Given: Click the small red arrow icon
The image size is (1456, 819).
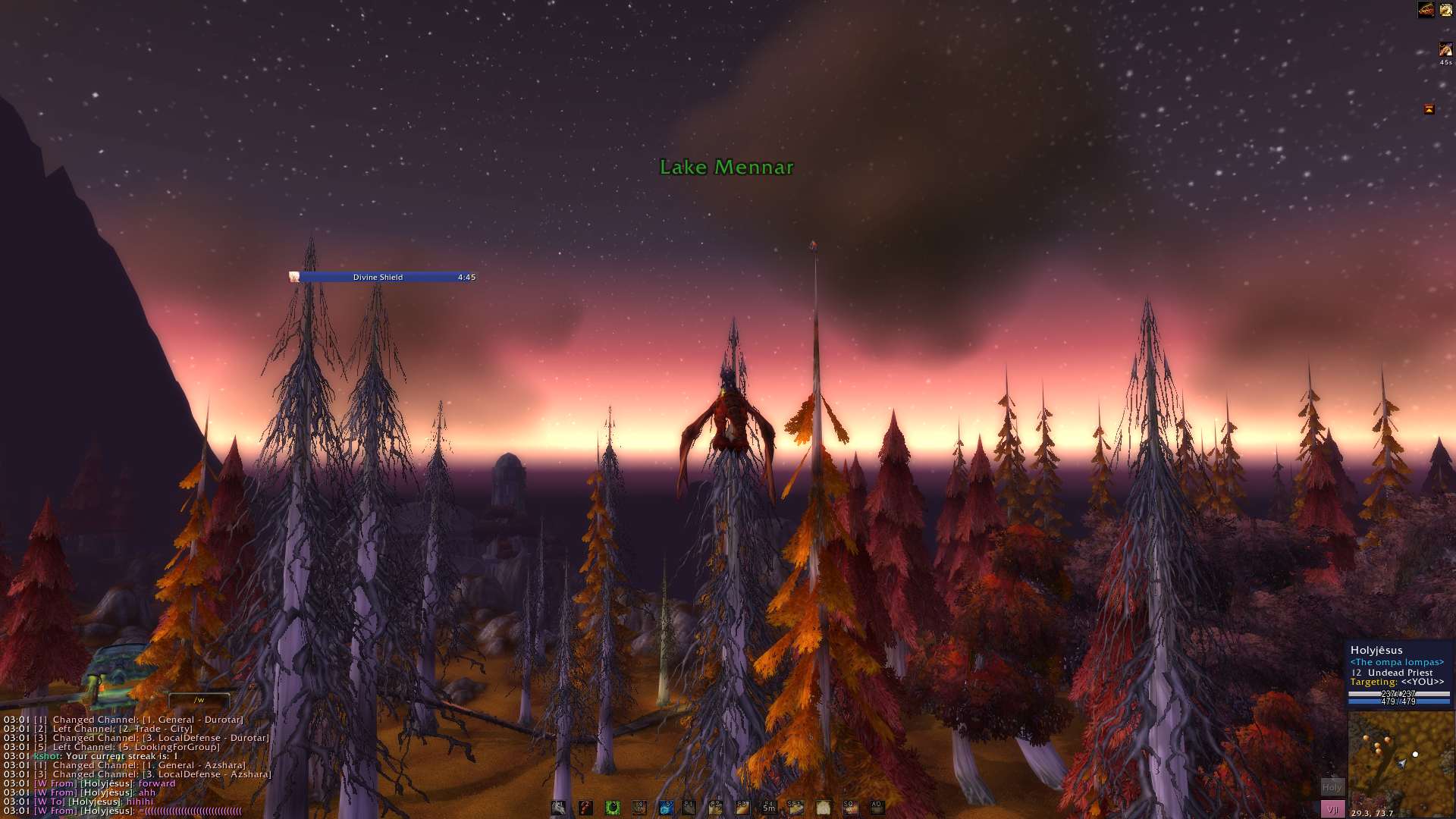Looking at the screenshot, I should coord(1429,109).
